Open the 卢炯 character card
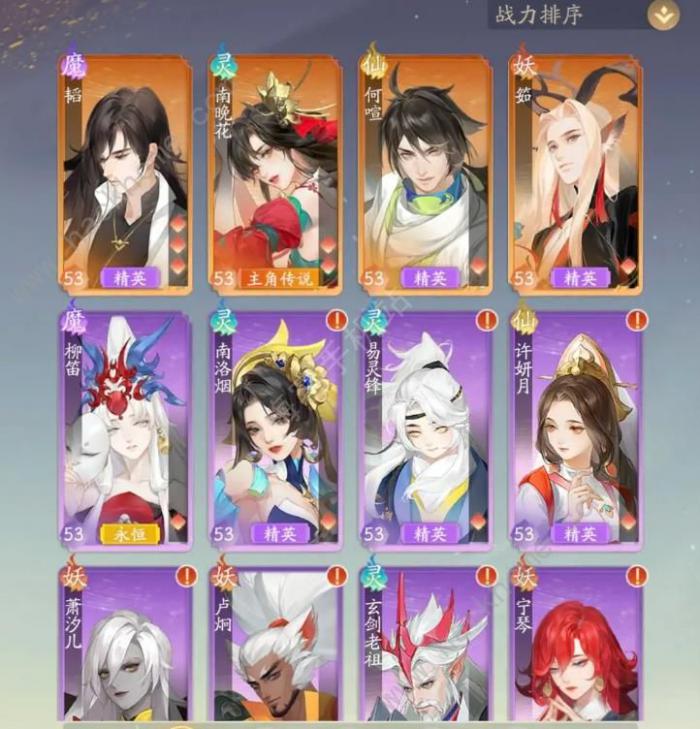This screenshot has width=700, height=729. [275, 645]
